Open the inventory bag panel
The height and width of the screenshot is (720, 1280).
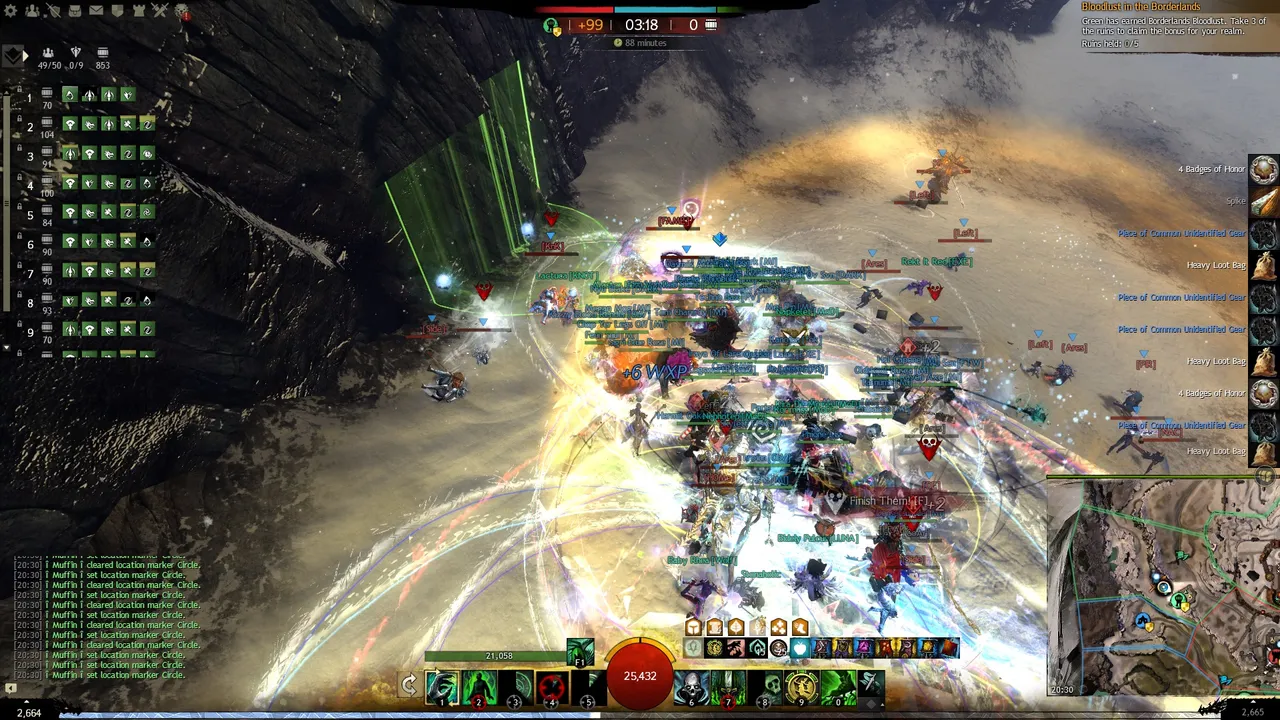point(75,9)
